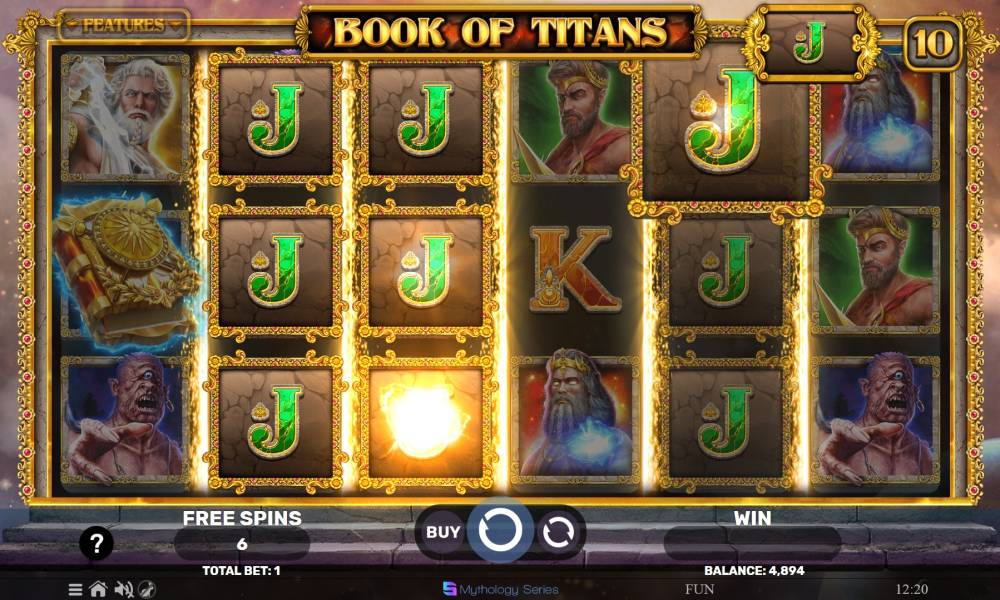
Task: Activate the autoplay arrows button
Action: pos(557,532)
